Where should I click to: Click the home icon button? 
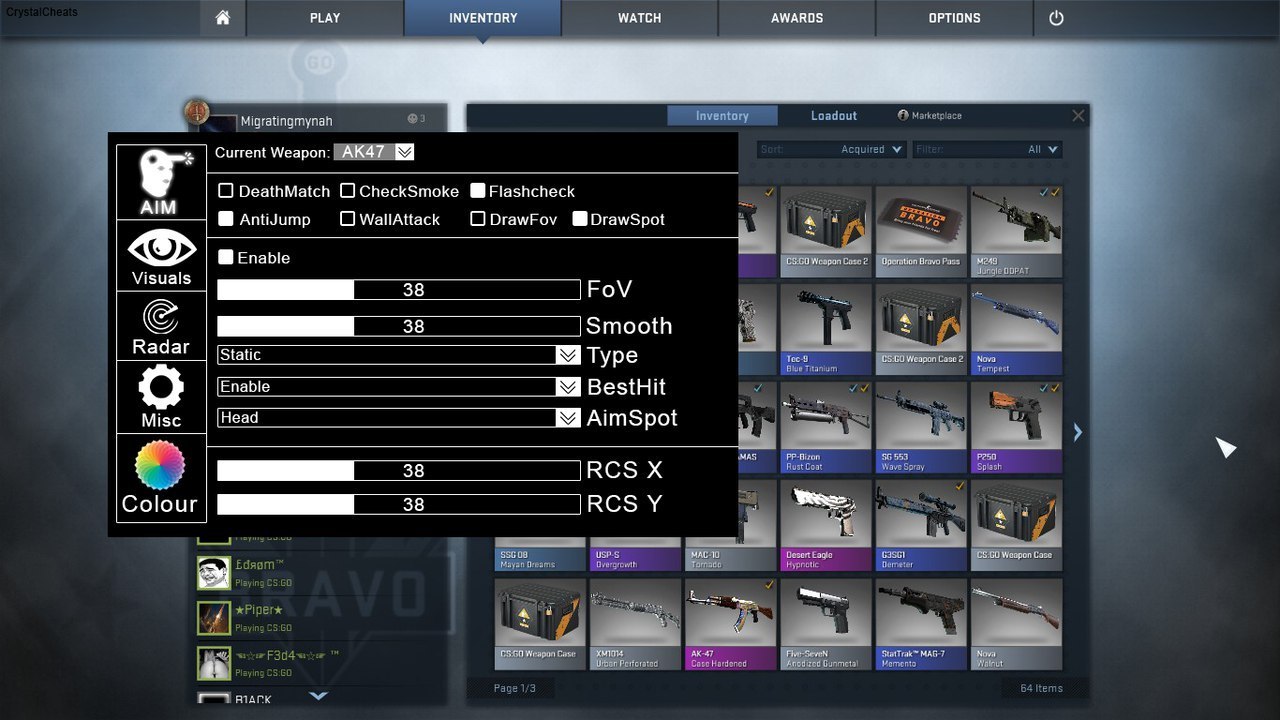click(223, 18)
